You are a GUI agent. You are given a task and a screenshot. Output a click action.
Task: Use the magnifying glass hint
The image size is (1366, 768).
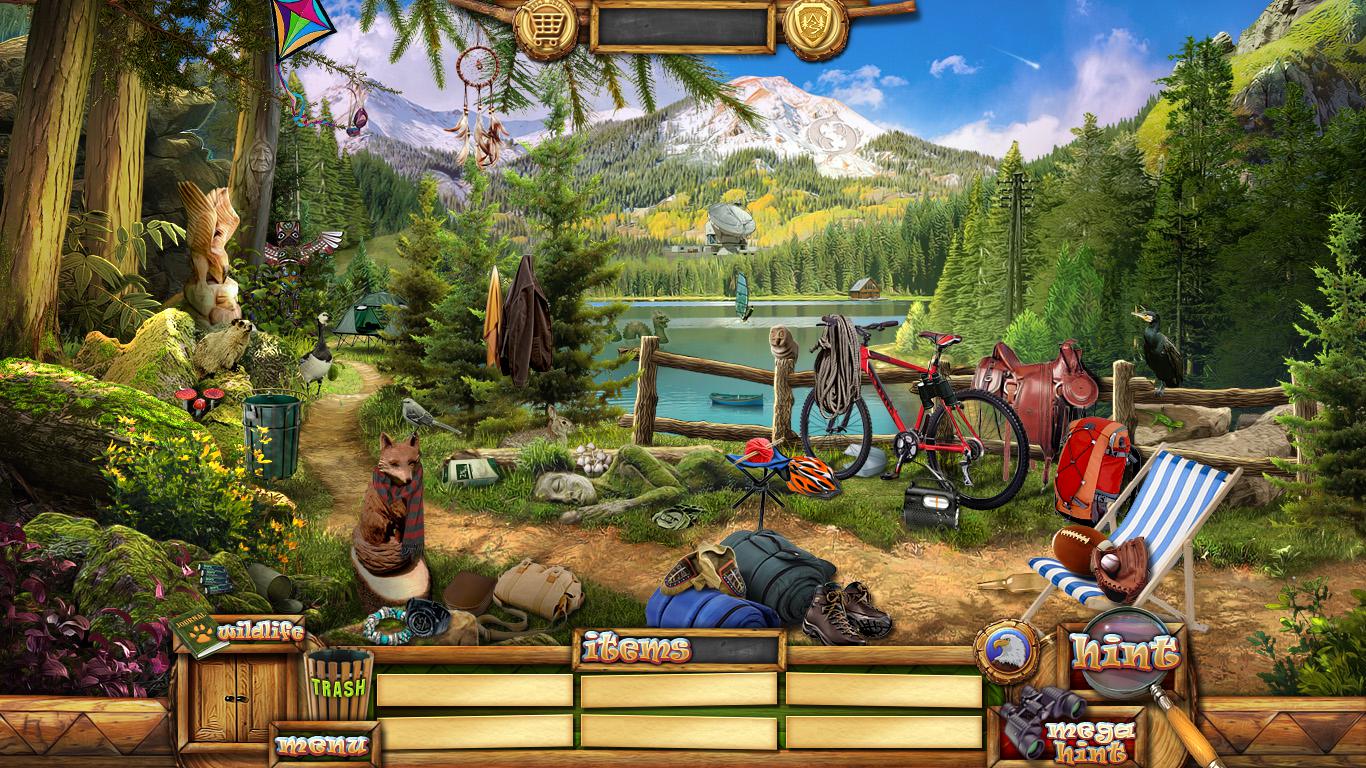[x=1123, y=651]
